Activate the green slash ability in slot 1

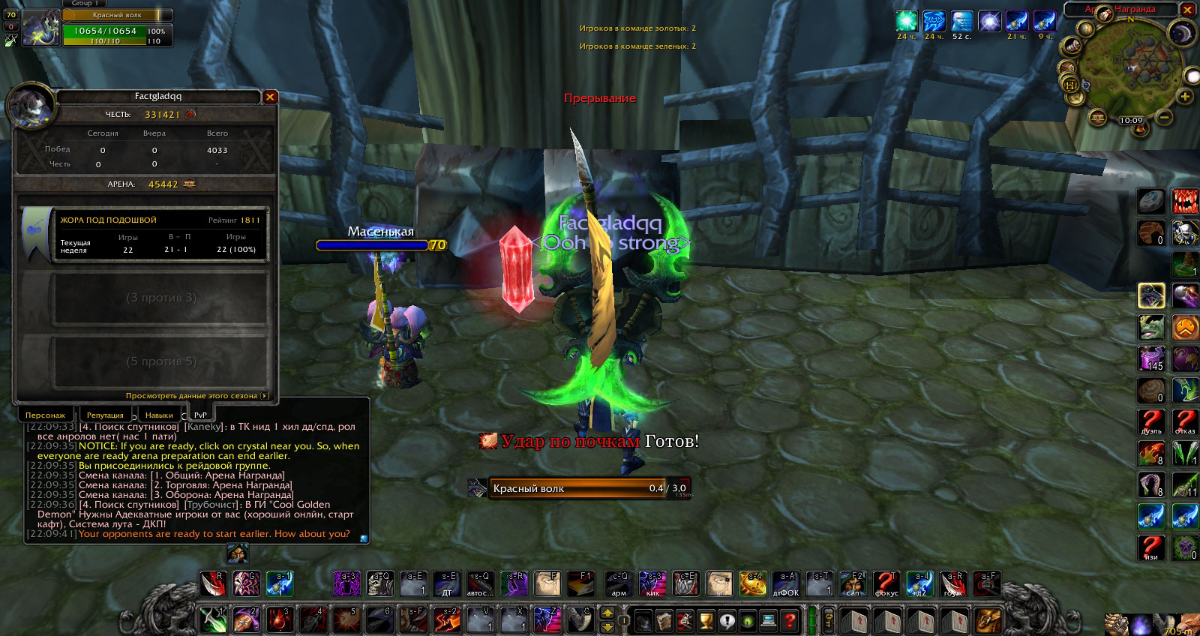[x=212, y=620]
